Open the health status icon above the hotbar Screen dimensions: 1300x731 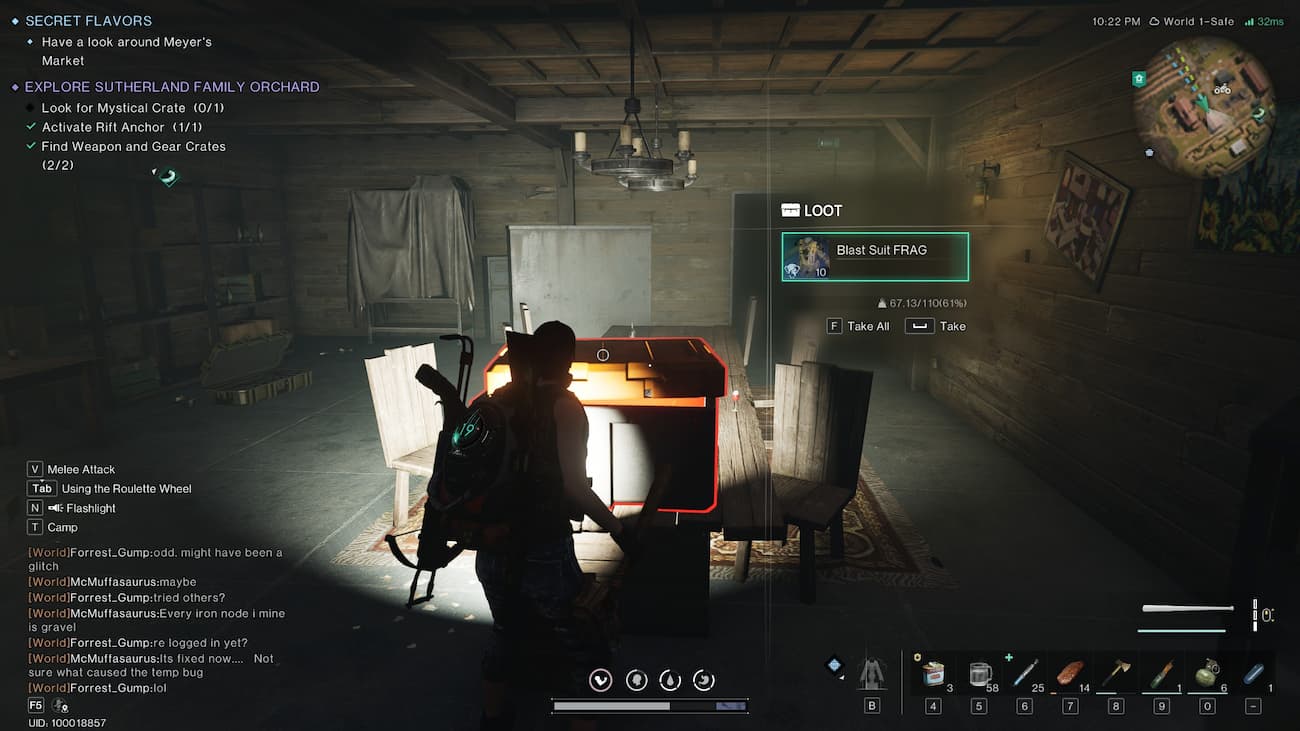[x=600, y=679]
